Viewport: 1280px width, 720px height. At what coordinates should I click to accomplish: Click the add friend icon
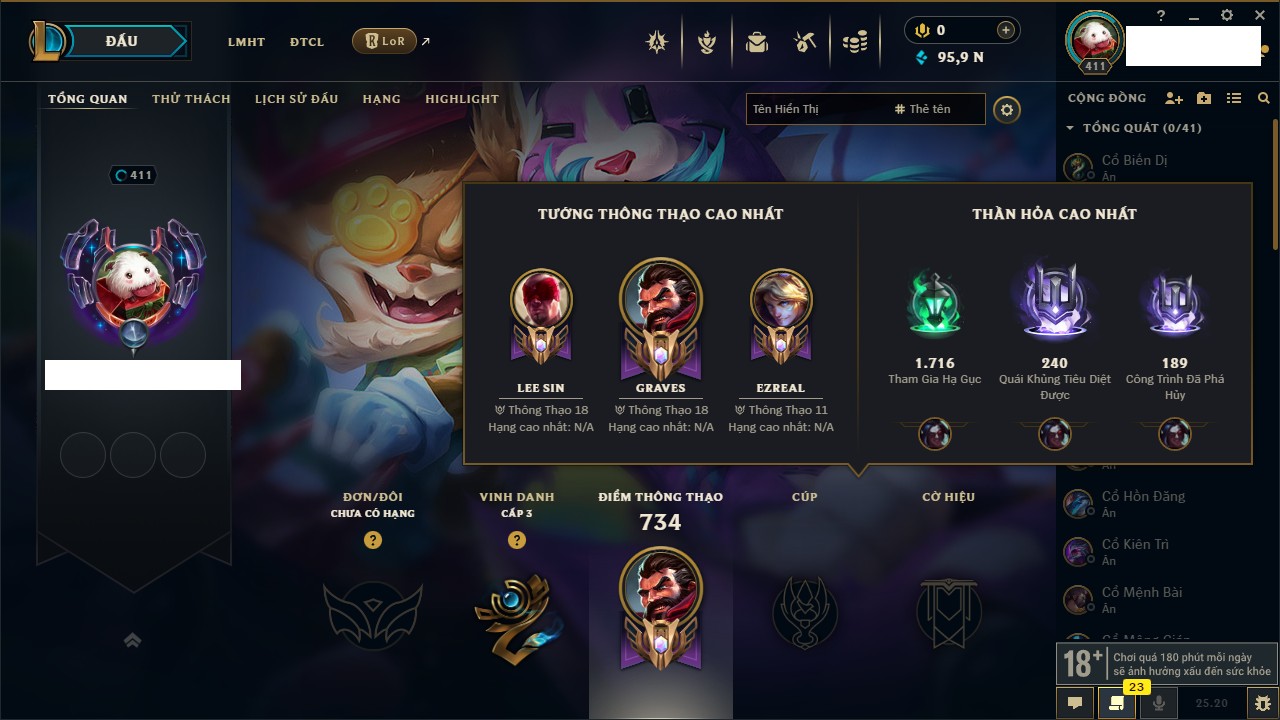[1174, 98]
